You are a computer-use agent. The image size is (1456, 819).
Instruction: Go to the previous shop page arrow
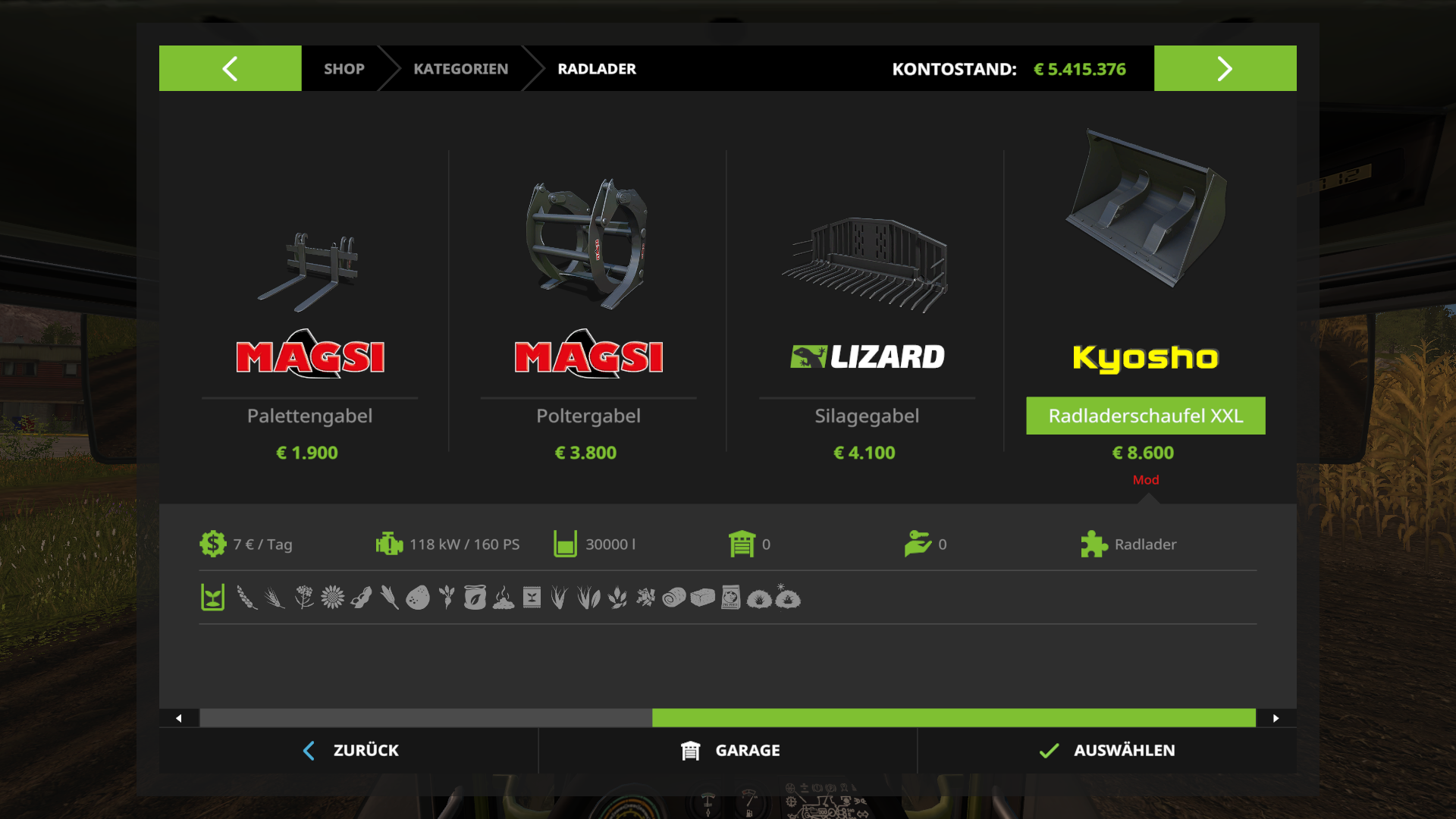[230, 69]
